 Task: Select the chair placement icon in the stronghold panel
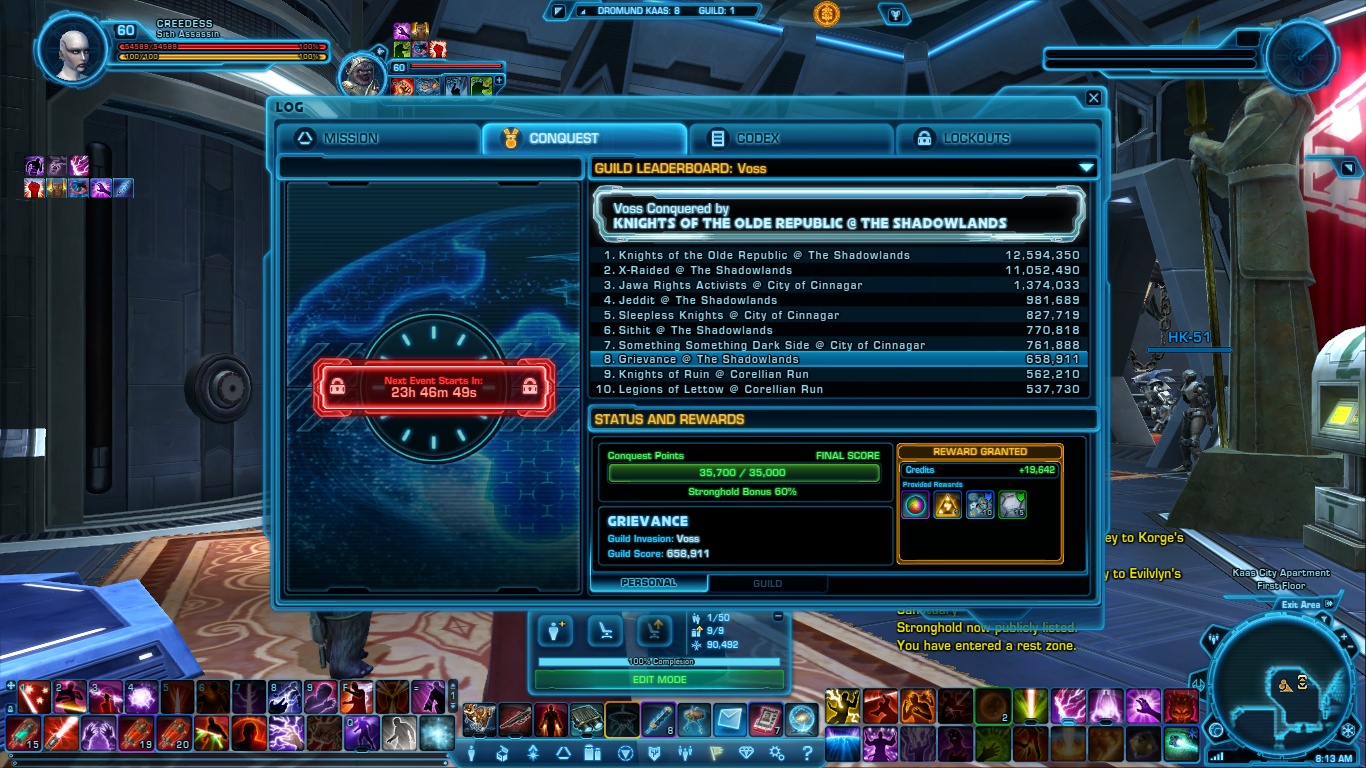pos(606,630)
